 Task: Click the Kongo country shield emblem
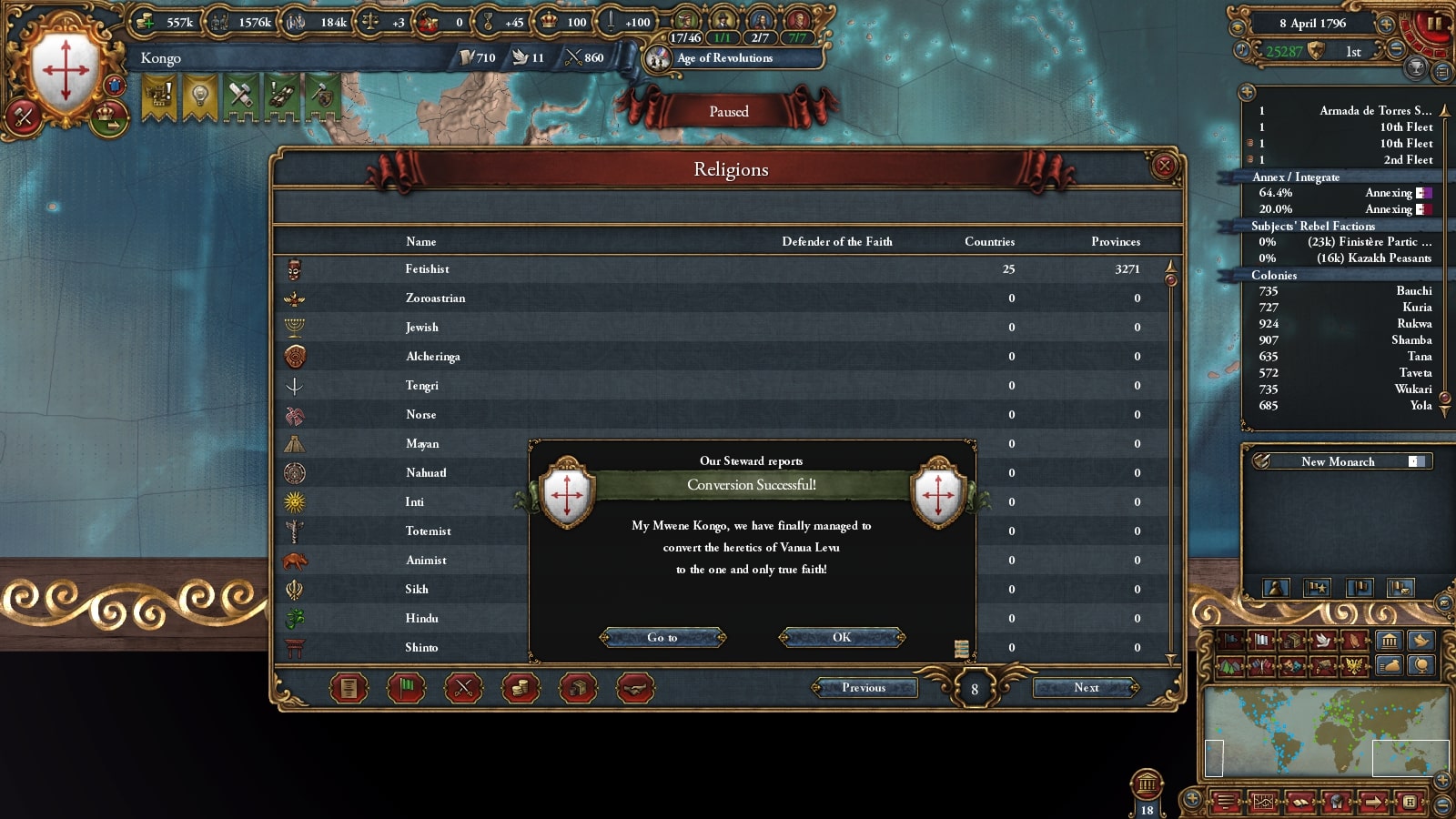point(66,70)
